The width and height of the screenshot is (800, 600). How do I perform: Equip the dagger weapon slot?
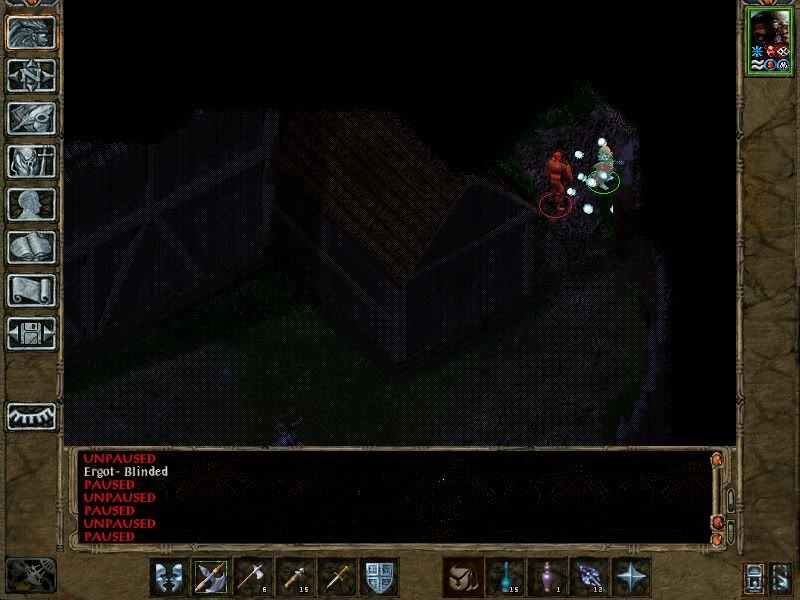point(337,577)
